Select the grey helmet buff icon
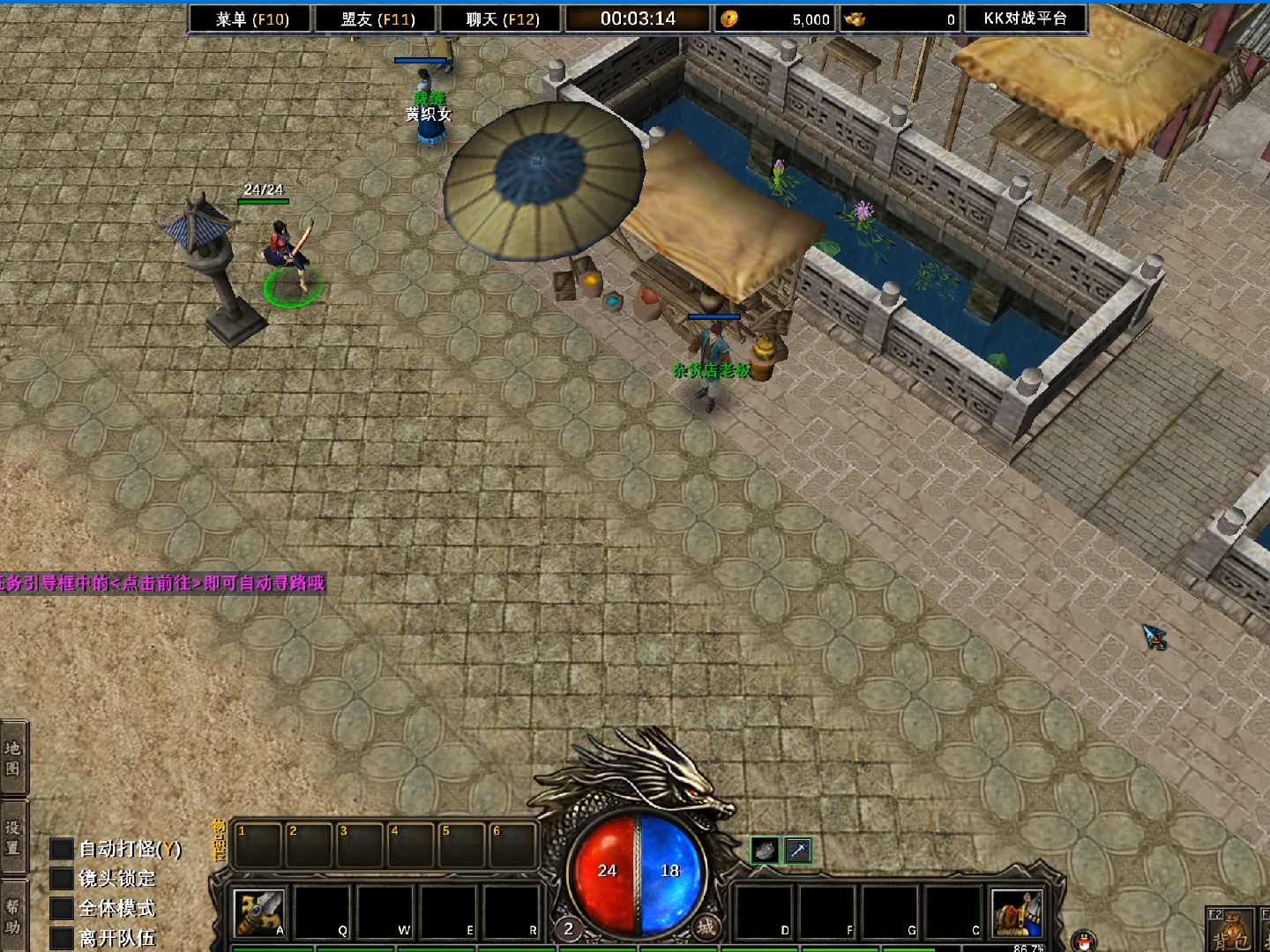Image resolution: width=1270 pixels, height=952 pixels. tap(765, 851)
